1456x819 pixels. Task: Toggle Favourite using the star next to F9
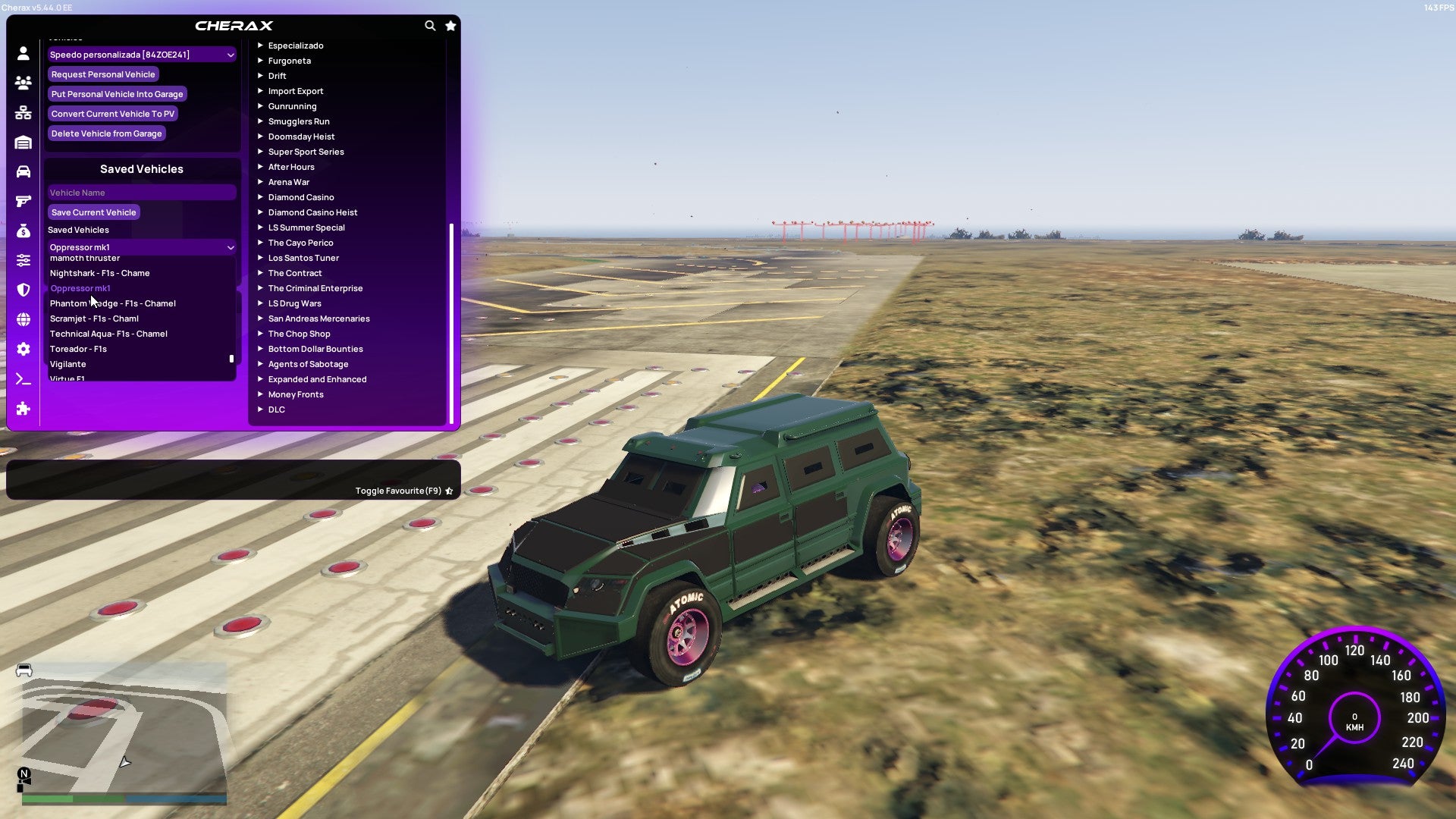(449, 491)
